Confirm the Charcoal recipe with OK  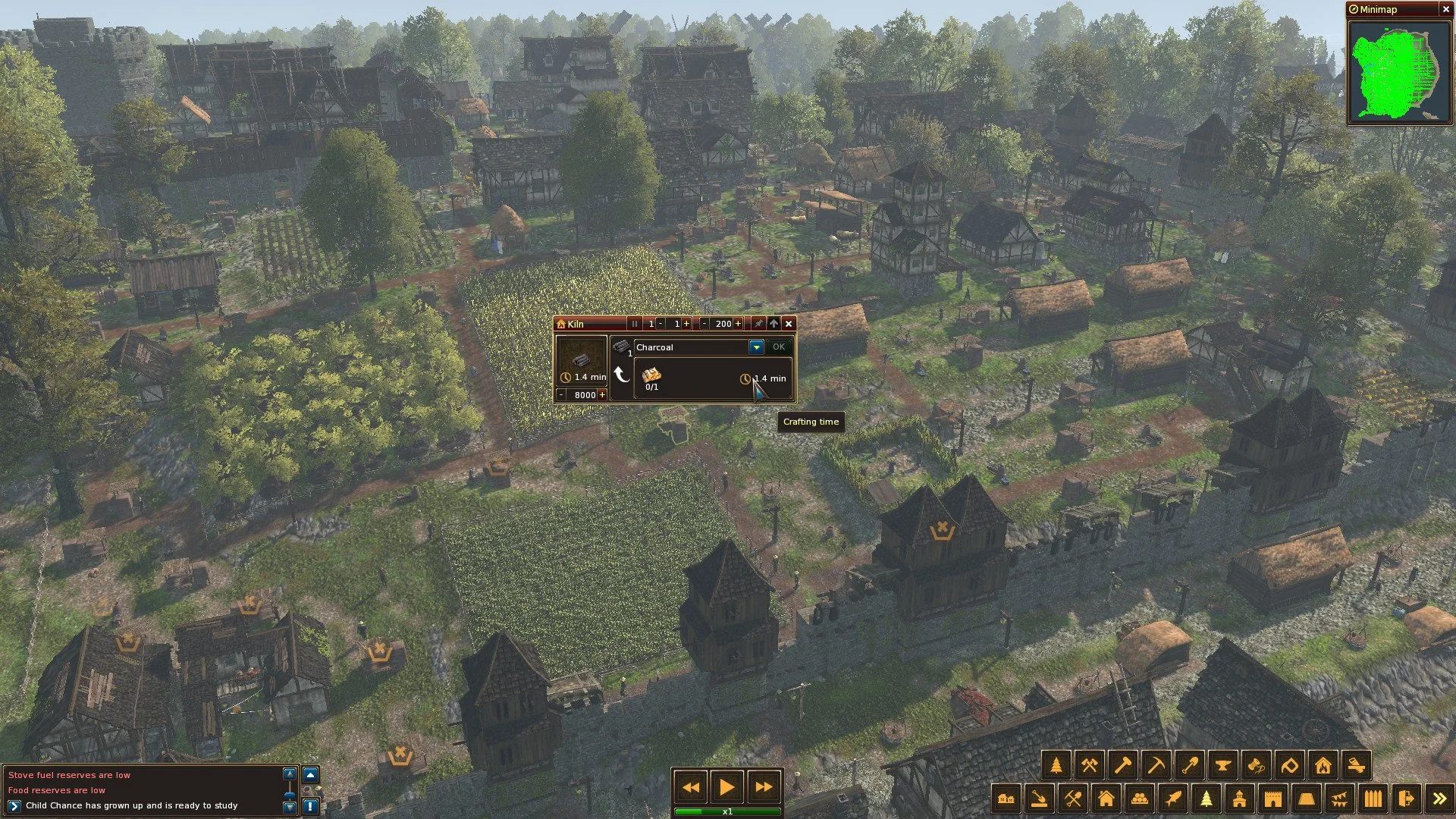pyautogui.click(x=778, y=347)
